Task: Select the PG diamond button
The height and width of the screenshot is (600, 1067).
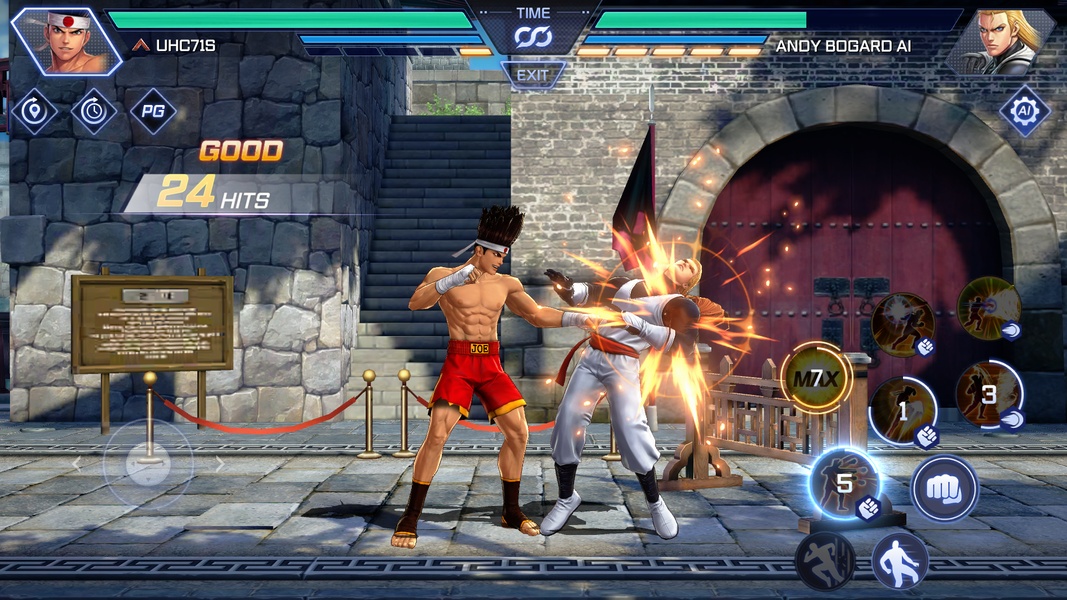Action: tap(153, 111)
